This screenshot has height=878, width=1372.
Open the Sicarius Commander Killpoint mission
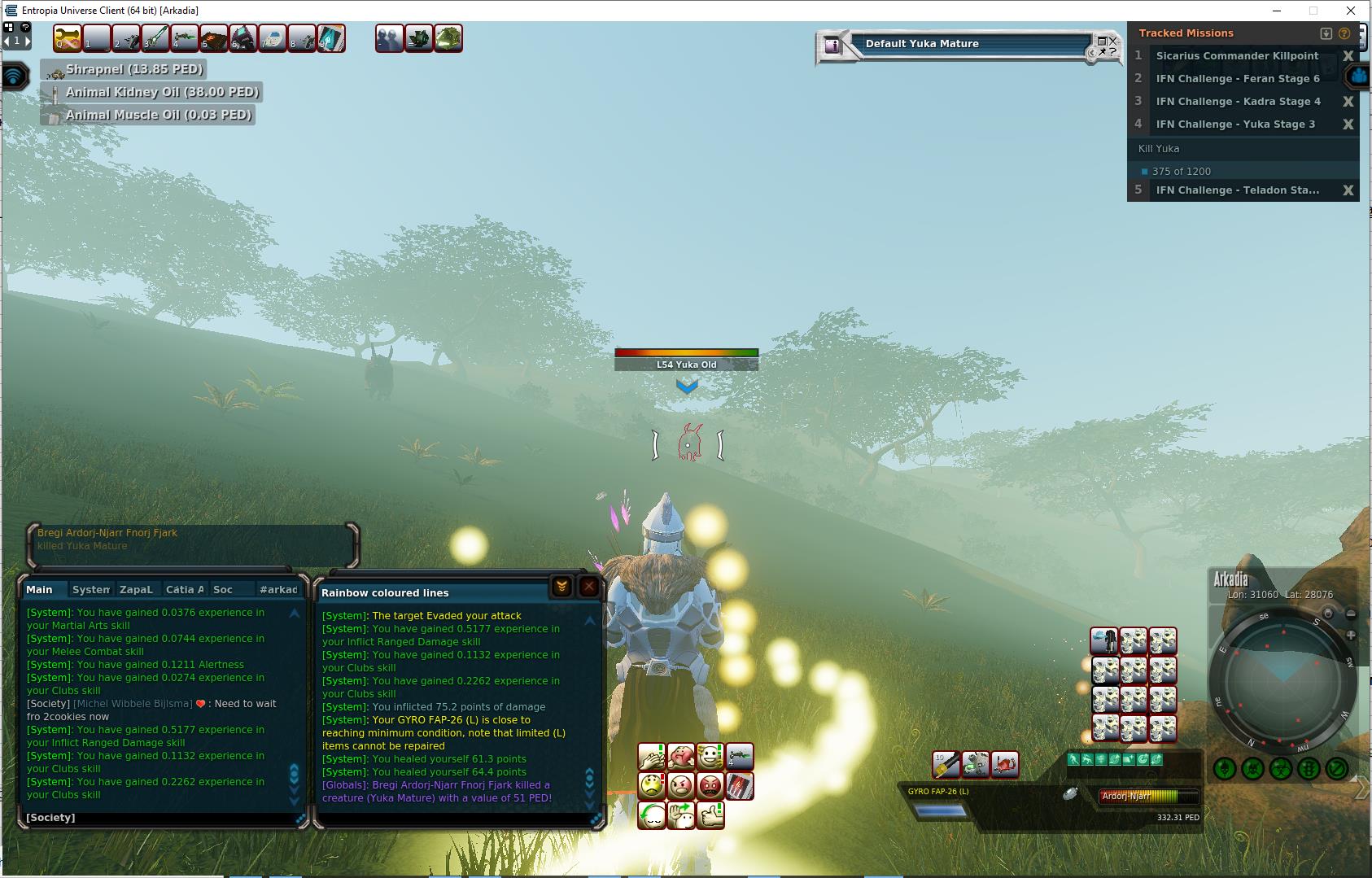click(x=1237, y=56)
